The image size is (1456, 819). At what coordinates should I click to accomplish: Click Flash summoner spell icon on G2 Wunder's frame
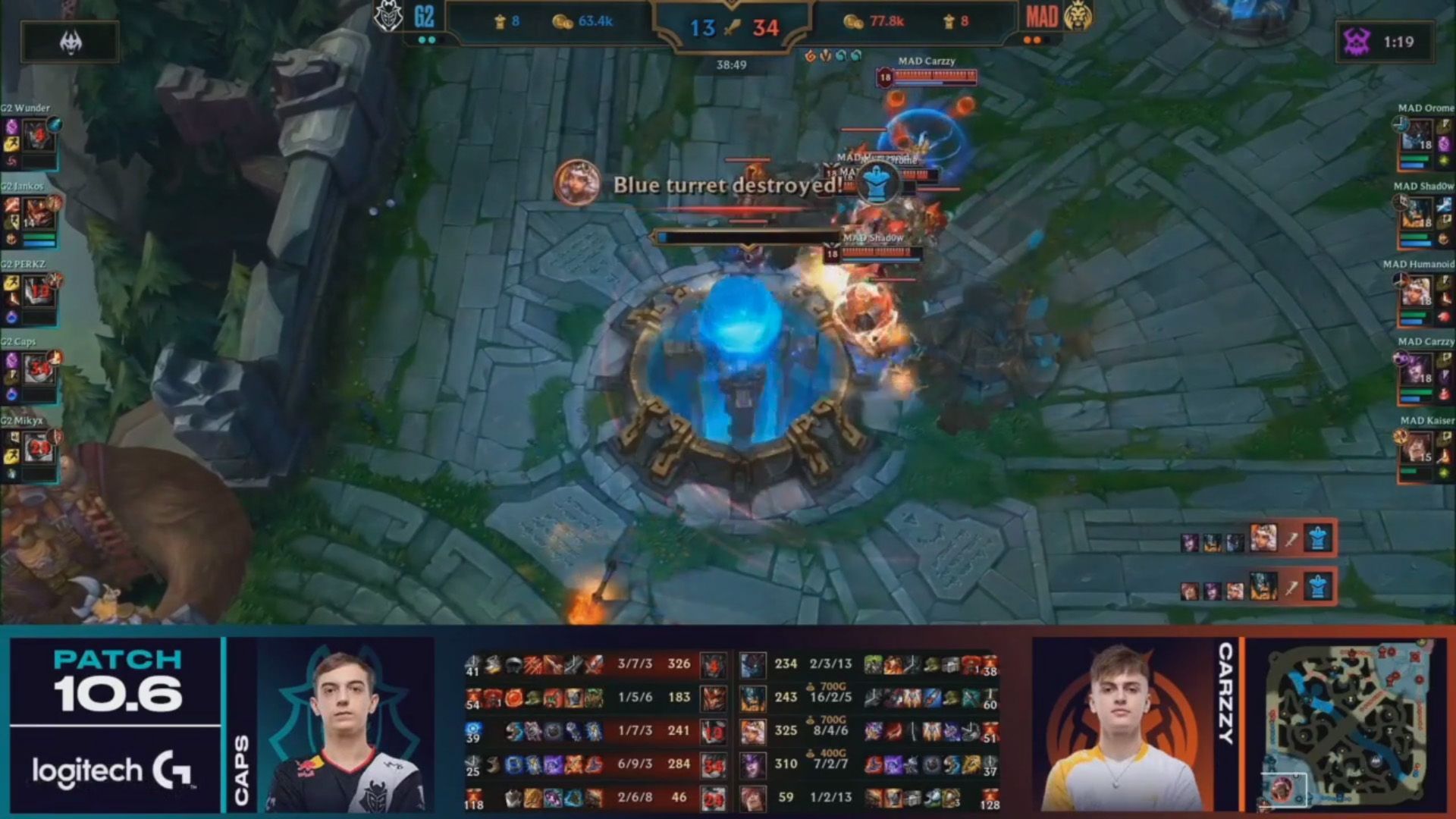coord(11,143)
